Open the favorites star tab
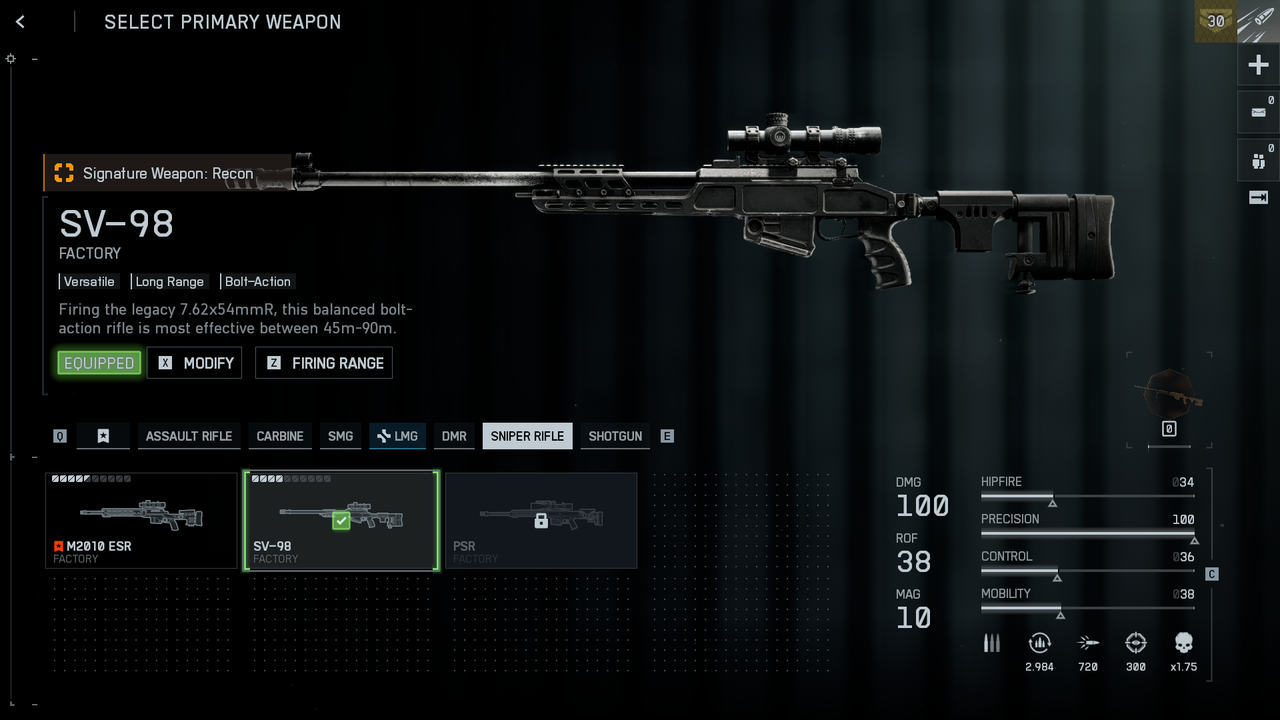 [103, 436]
